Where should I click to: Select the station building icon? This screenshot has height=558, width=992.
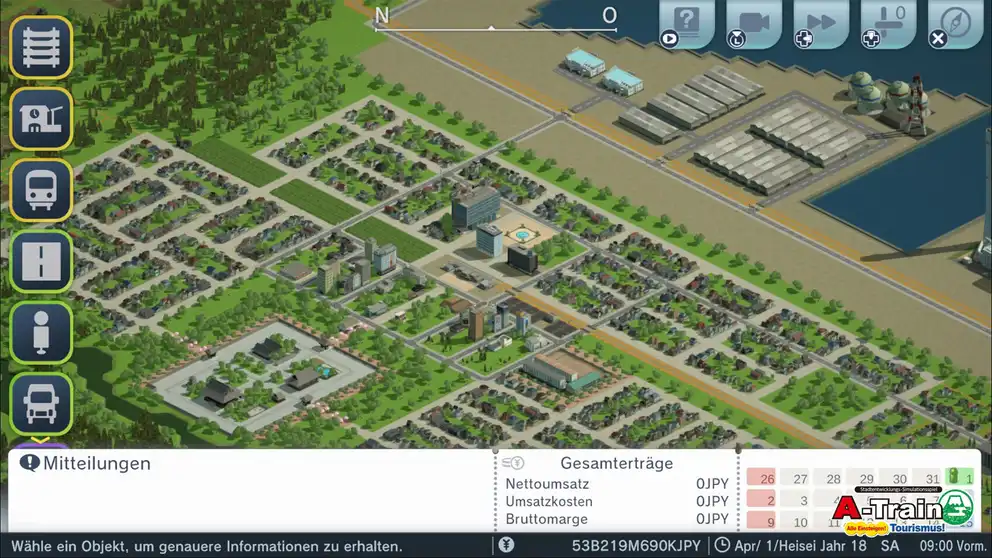(41, 119)
